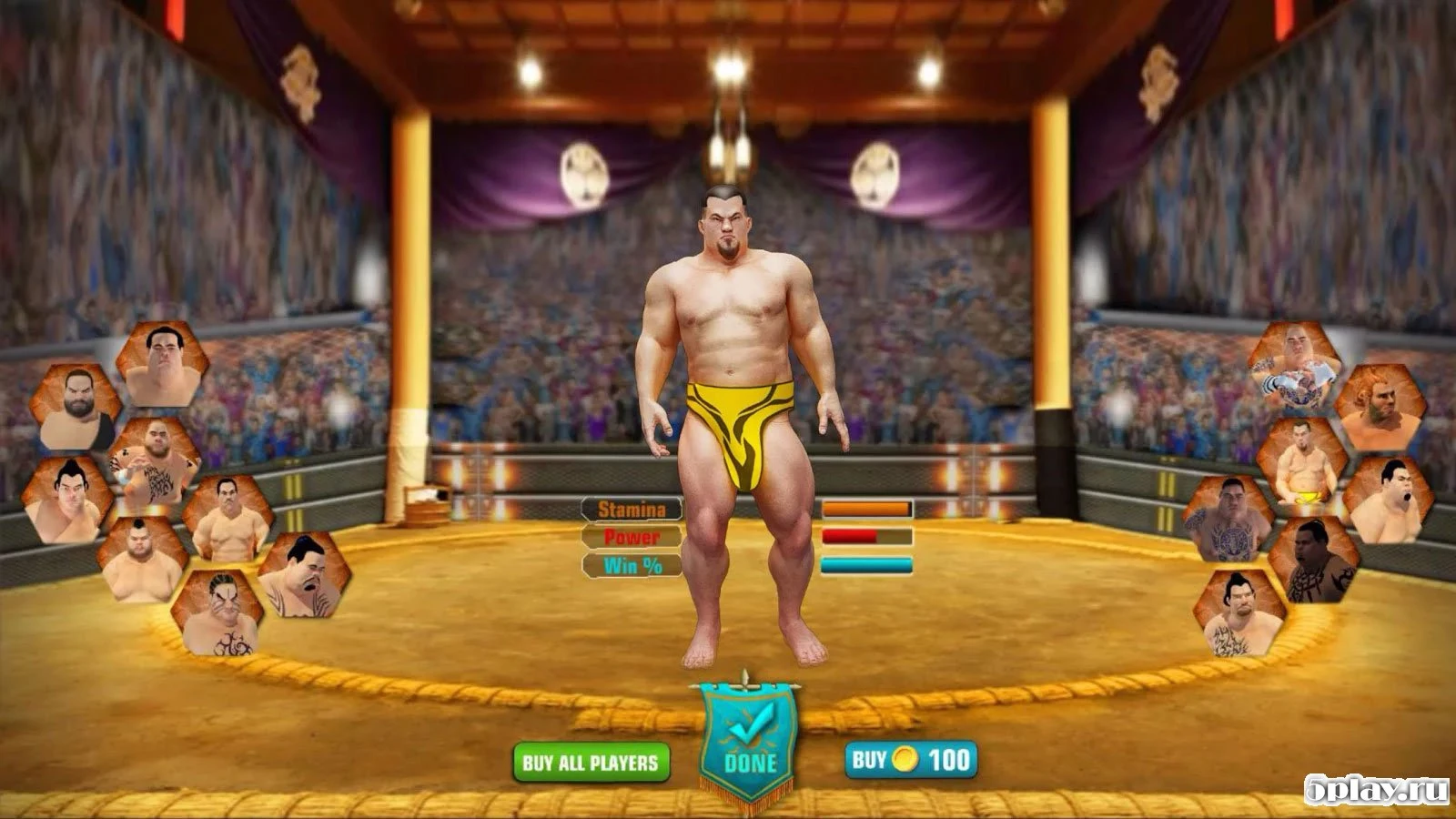The image size is (1456, 819).
Task: Tap DONE banner to confirm selection
Action: point(748,739)
